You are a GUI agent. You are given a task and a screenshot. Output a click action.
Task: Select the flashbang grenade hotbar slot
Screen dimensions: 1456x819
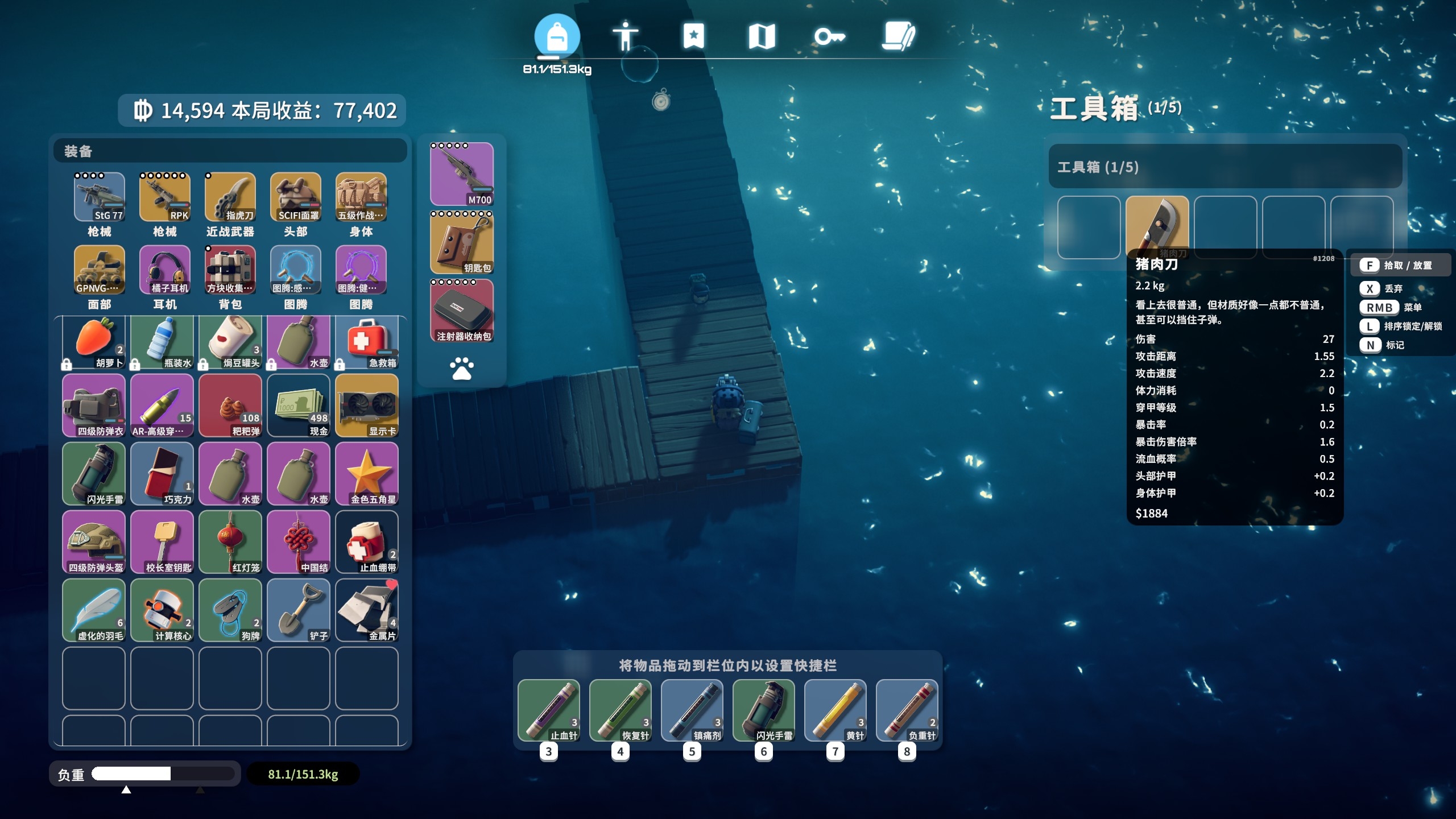[763, 710]
